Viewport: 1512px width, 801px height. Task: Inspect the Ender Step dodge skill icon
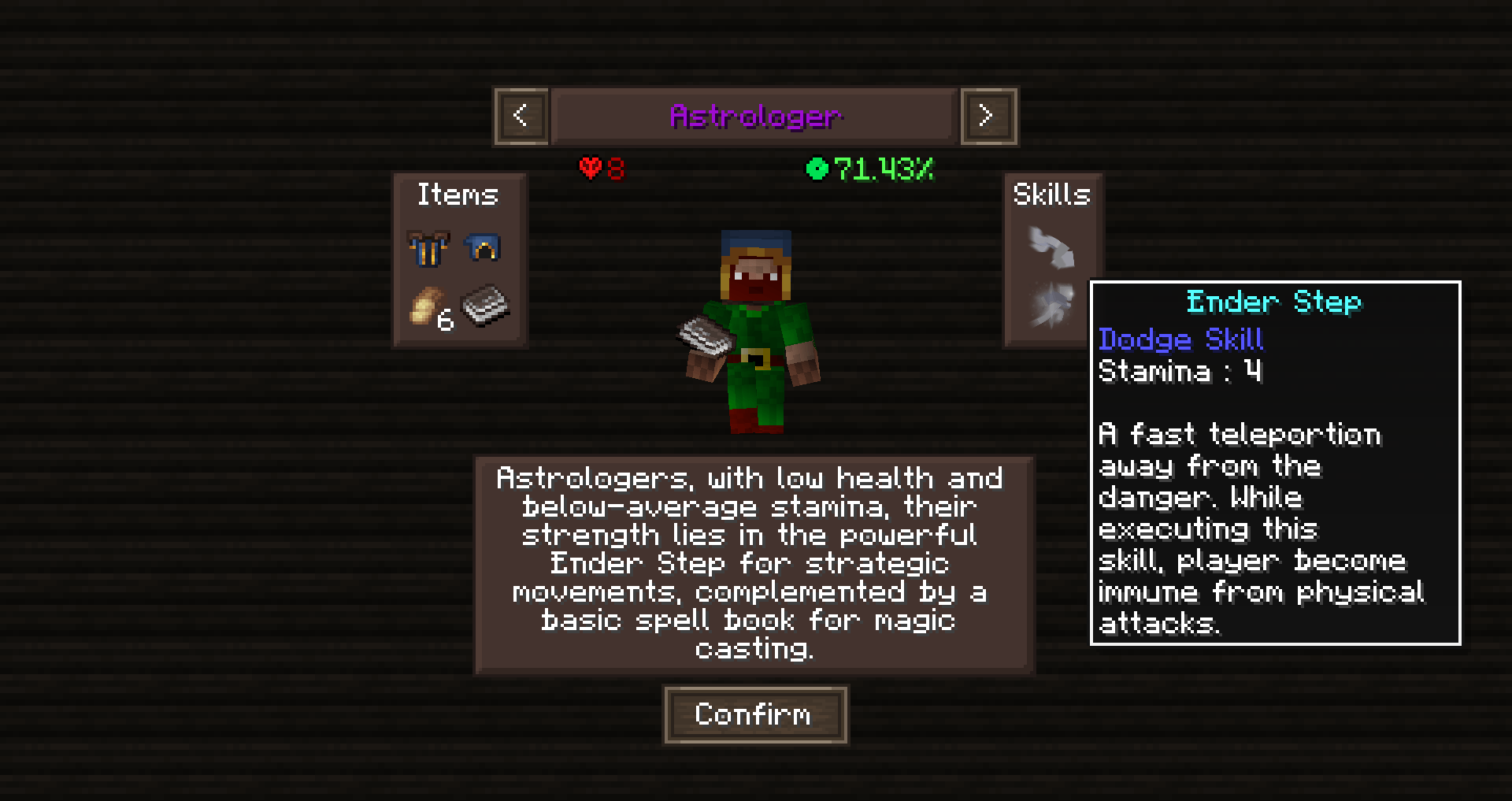click(x=1053, y=306)
